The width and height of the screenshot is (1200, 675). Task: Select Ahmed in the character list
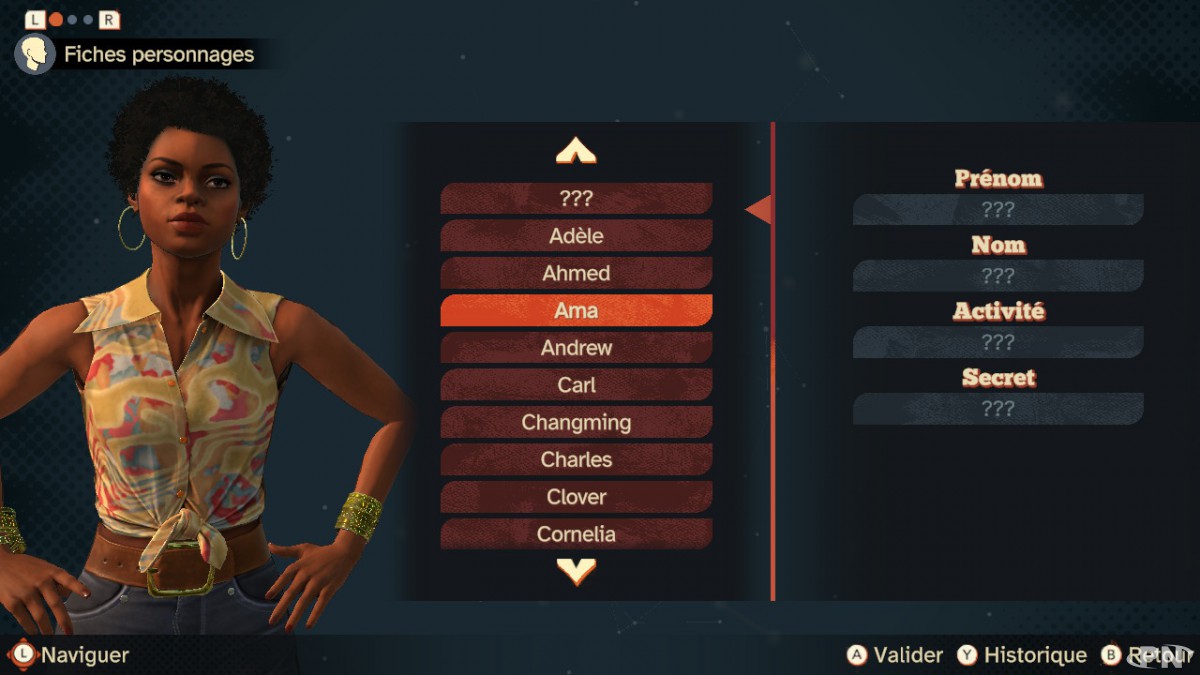pos(576,273)
